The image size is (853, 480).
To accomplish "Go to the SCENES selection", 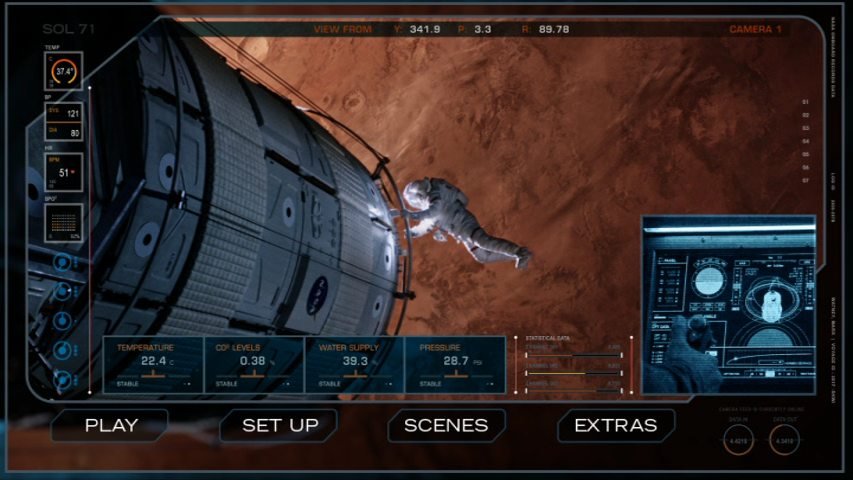I will point(446,425).
